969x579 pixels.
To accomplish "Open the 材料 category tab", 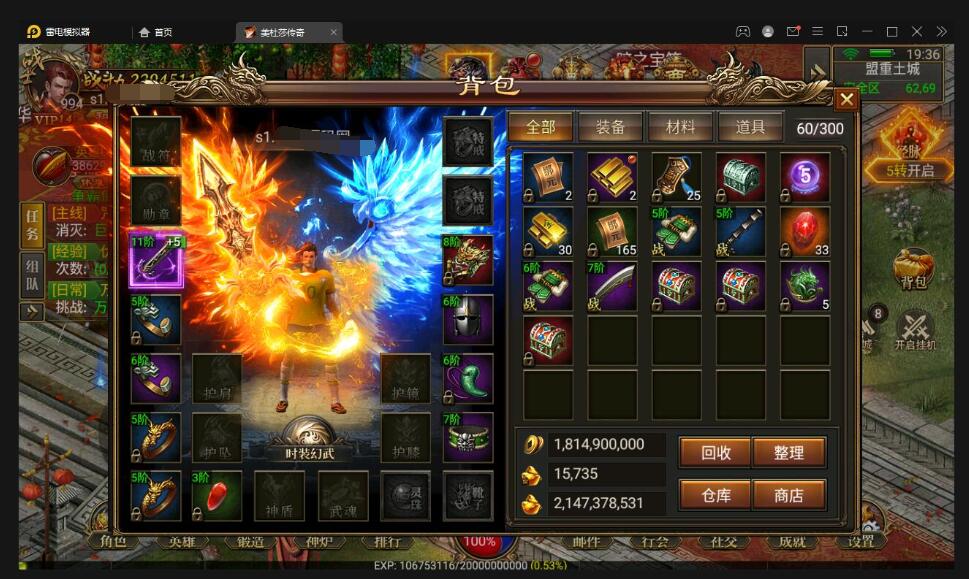I will point(680,127).
